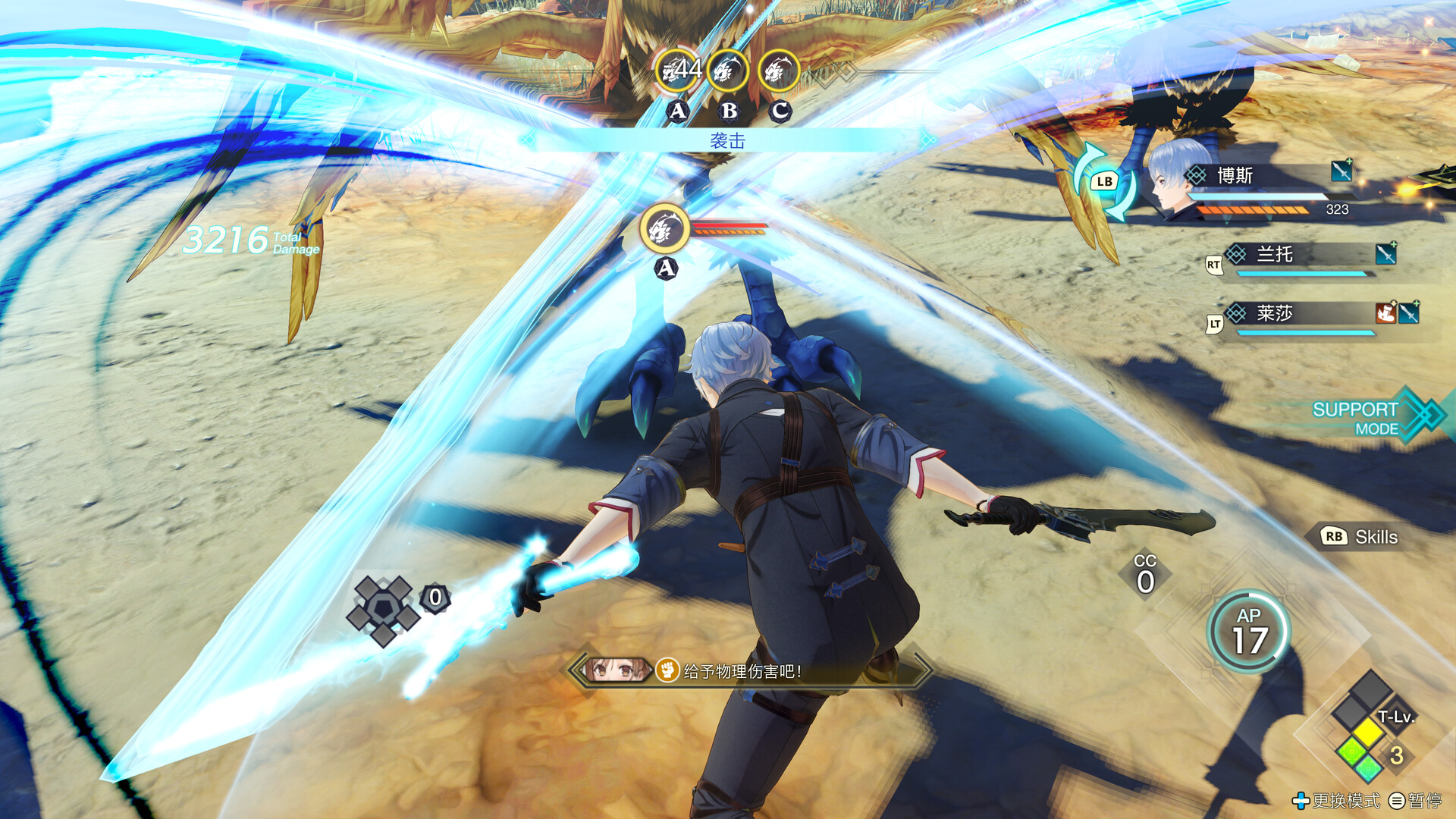Screen dimensions: 1456x819
Task: Target enemy B in turn order
Action: coord(728,72)
